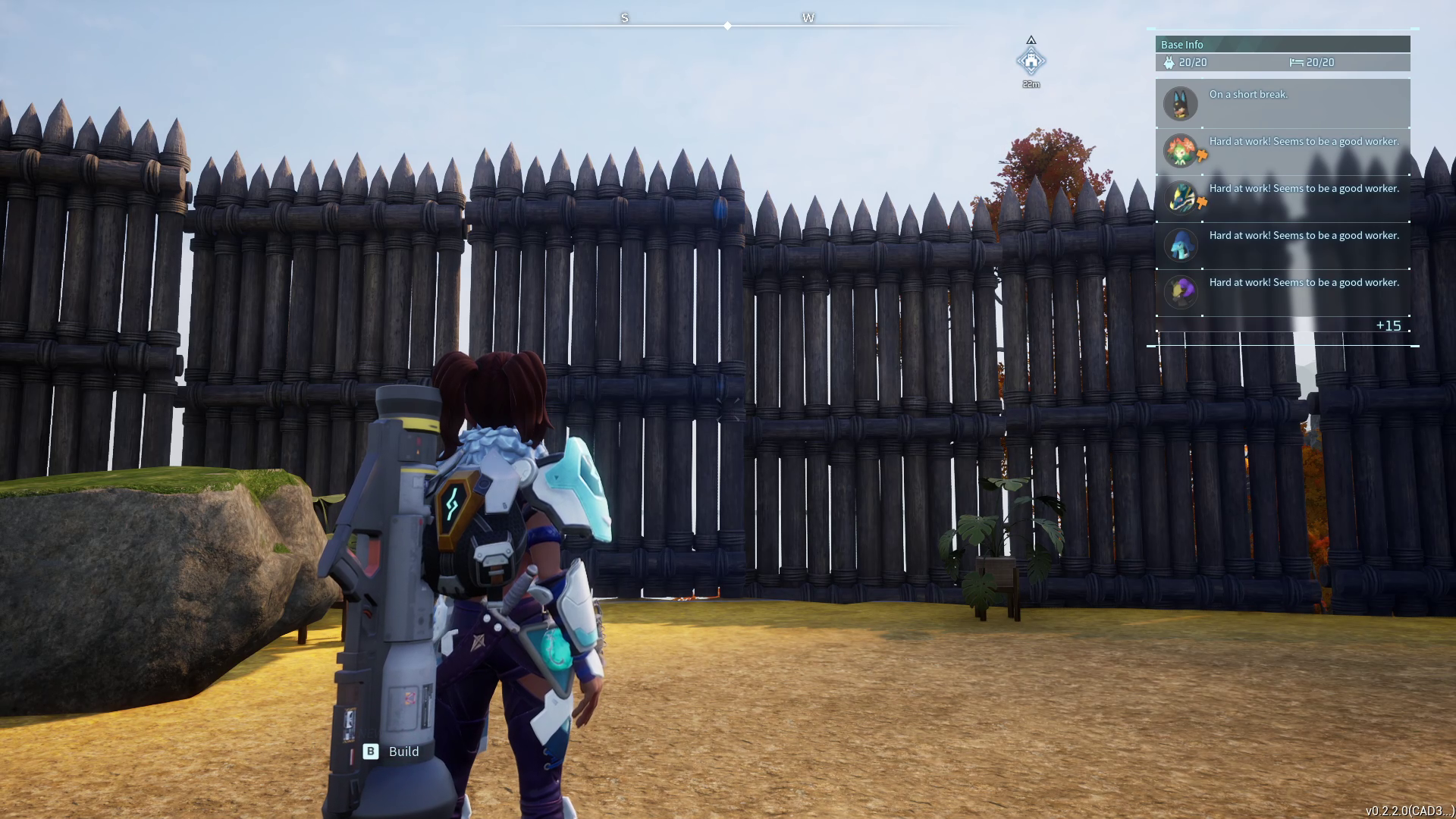1456x819 pixels.
Task: Expand the distance marker above the compass
Action: tap(1030, 83)
